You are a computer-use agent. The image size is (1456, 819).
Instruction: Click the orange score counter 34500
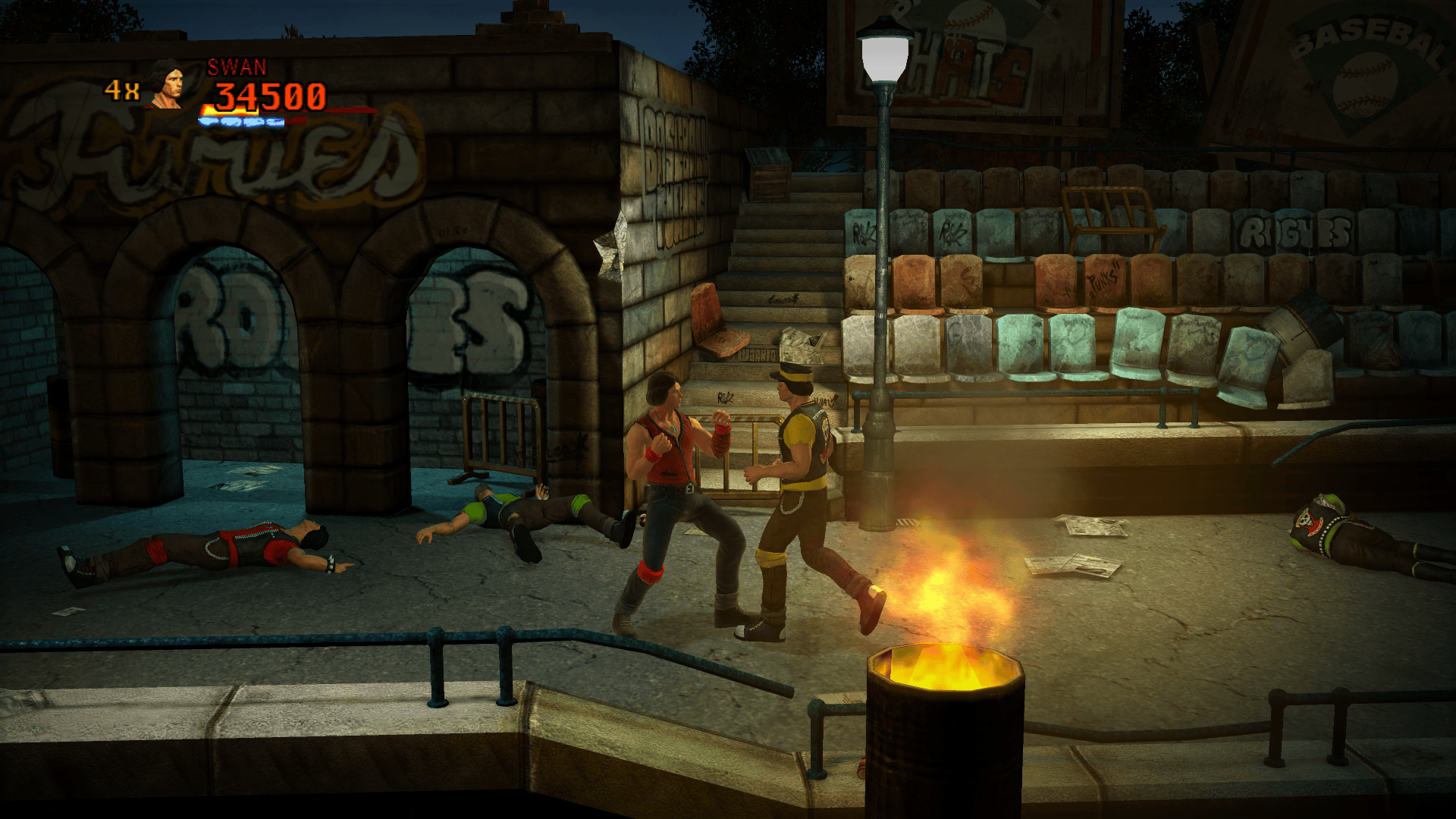pos(269,96)
